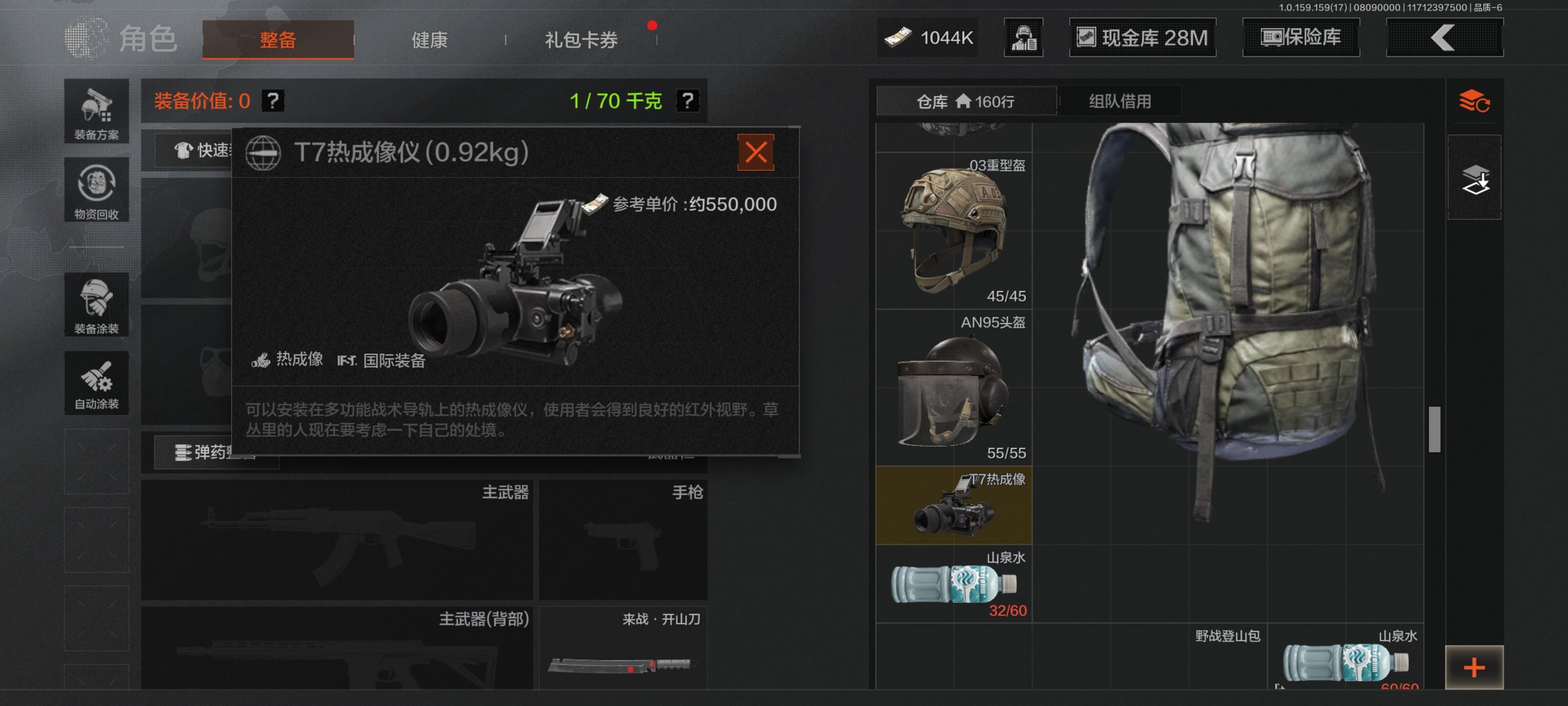
Task: Select the 来战·开山刀 melee weapon slot
Action: [623, 649]
